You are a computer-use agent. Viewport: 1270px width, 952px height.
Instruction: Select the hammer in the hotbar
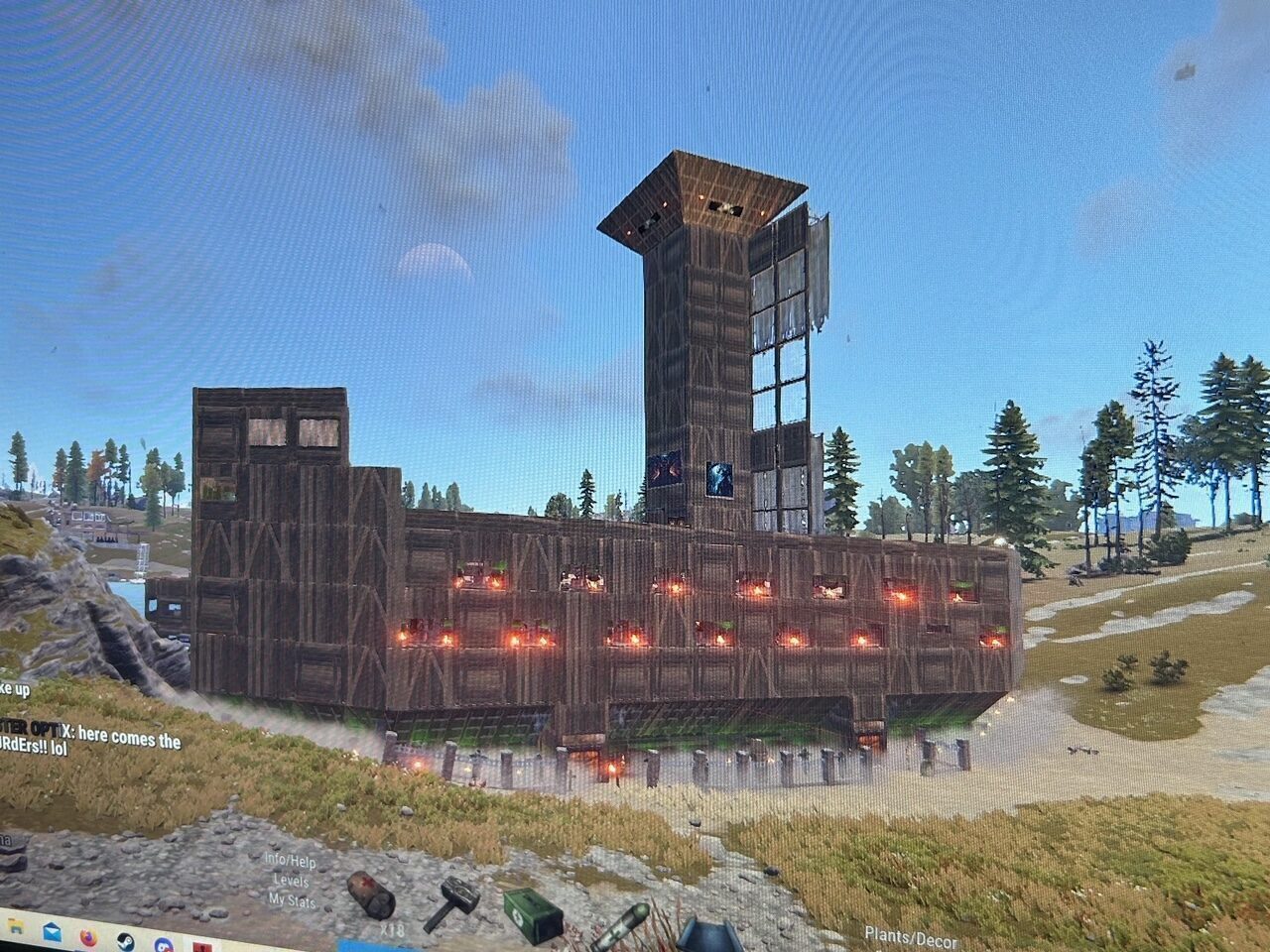[x=453, y=901]
